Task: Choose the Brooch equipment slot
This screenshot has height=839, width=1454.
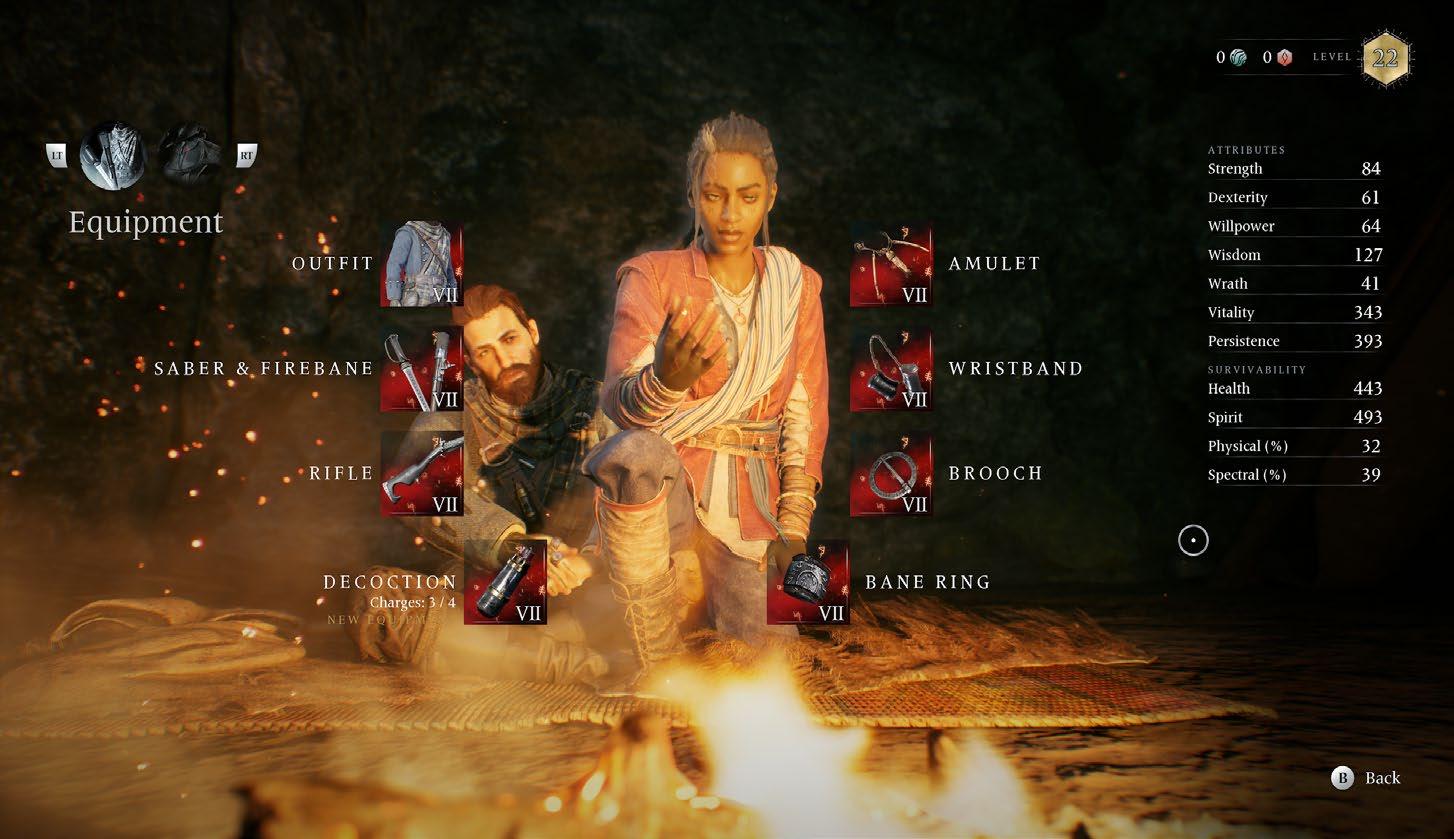Action: point(891,474)
